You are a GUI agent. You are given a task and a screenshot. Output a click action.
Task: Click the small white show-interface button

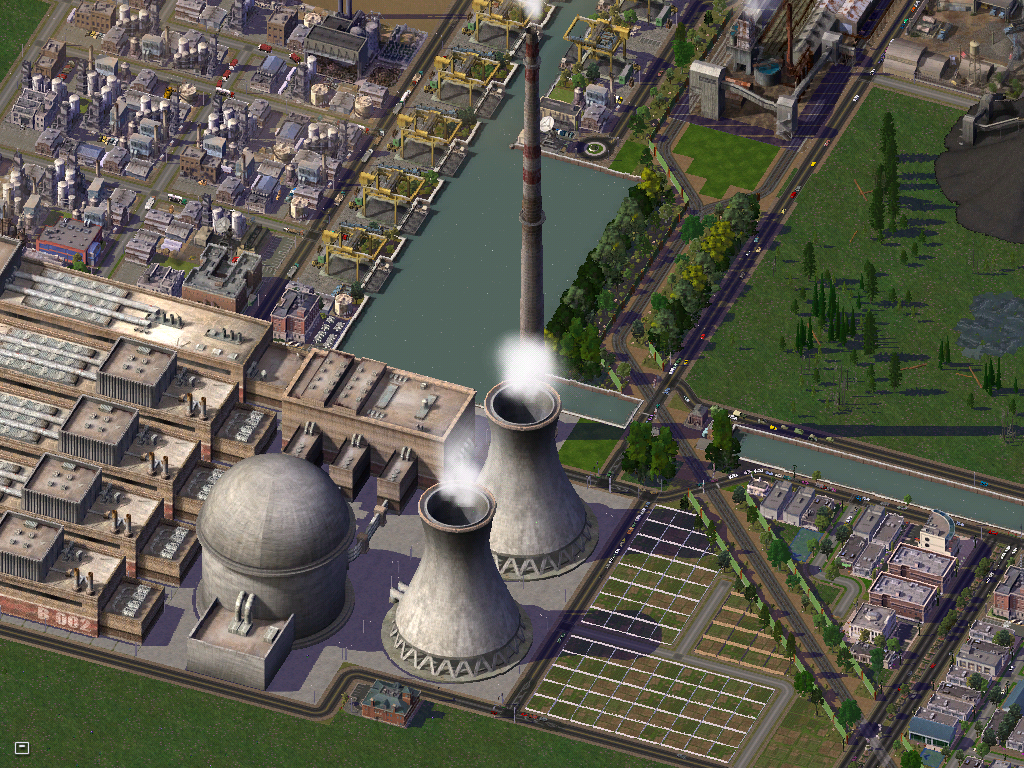pos(22,747)
